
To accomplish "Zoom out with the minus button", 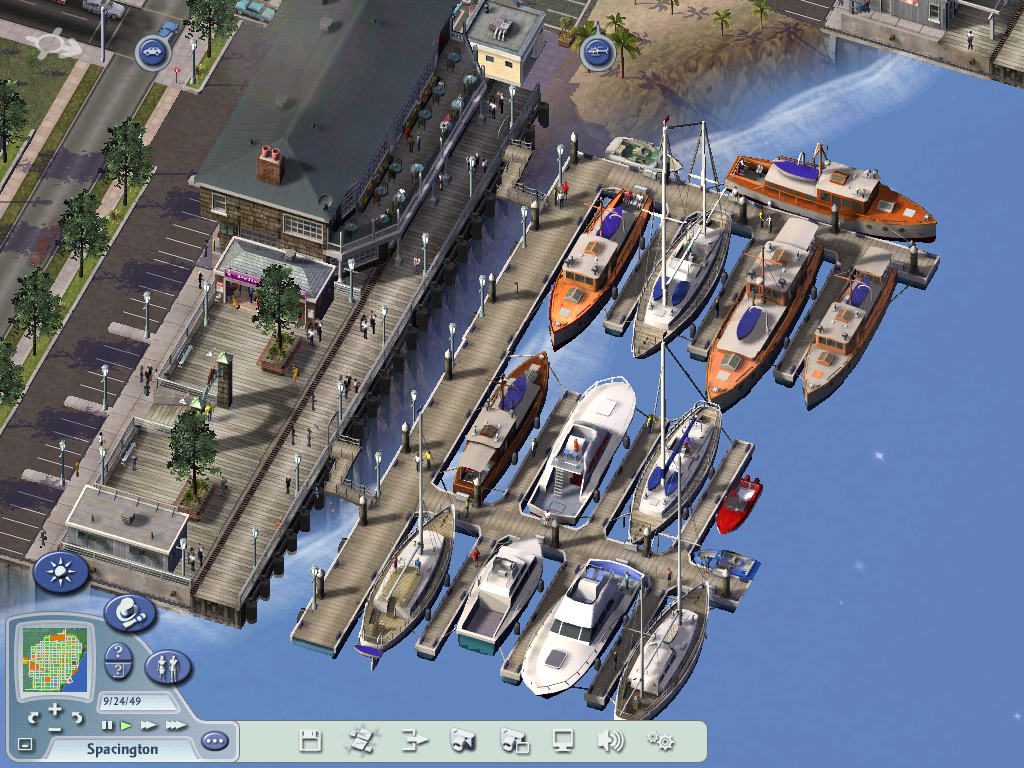I will point(55,726).
